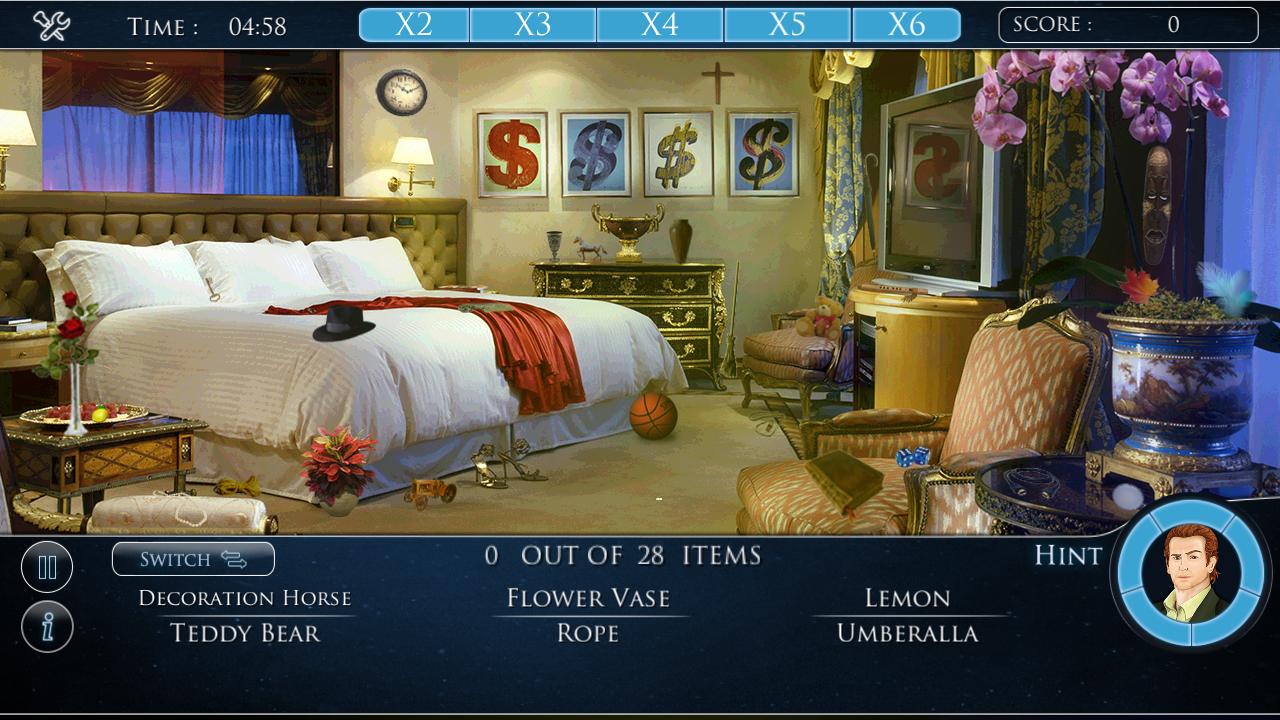This screenshot has height=720, width=1280.
Task: Activate the X2 score multiplier
Action: click(x=413, y=22)
